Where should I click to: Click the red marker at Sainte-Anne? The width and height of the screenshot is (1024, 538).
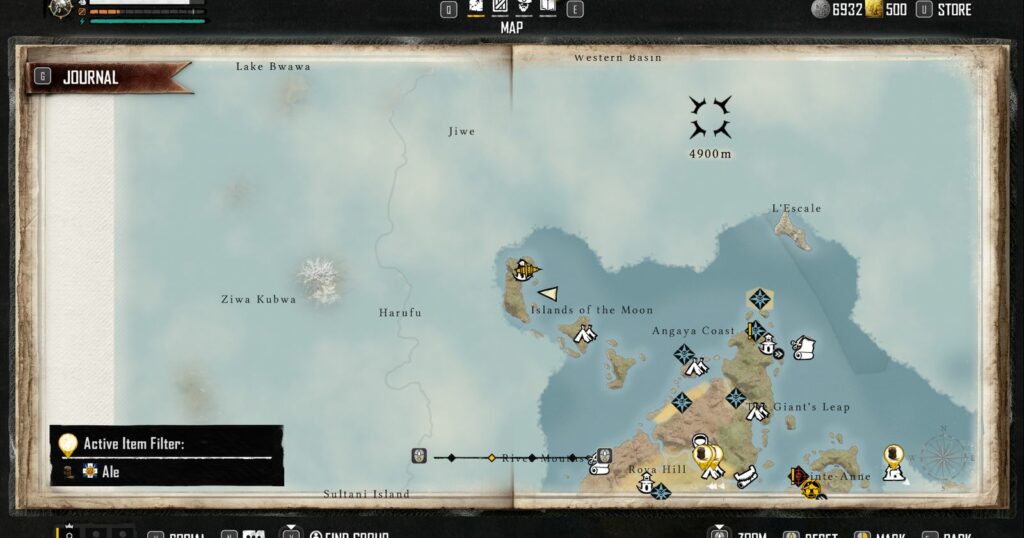pos(798,475)
